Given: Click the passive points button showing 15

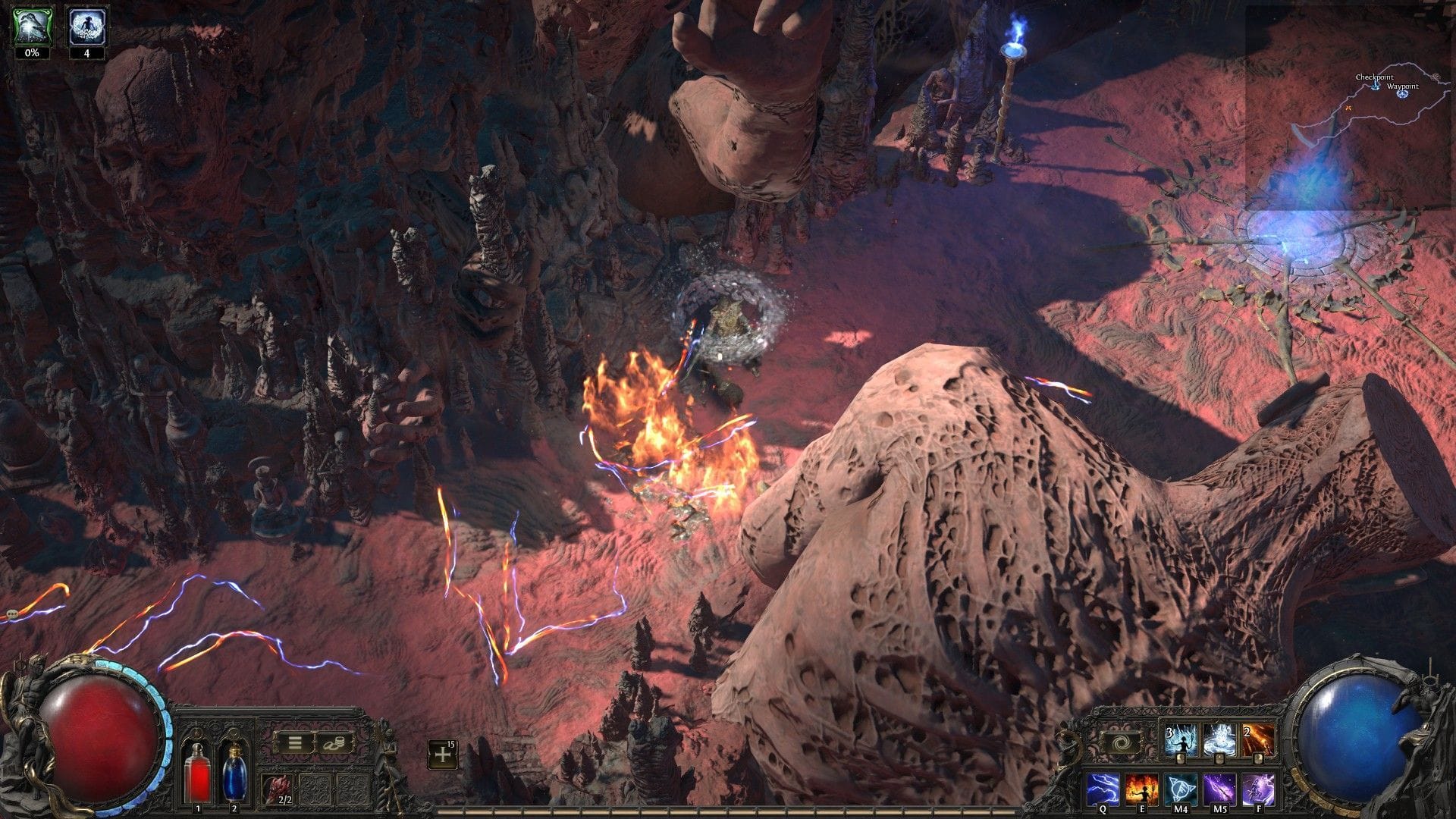Looking at the screenshot, I should click(442, 754).
